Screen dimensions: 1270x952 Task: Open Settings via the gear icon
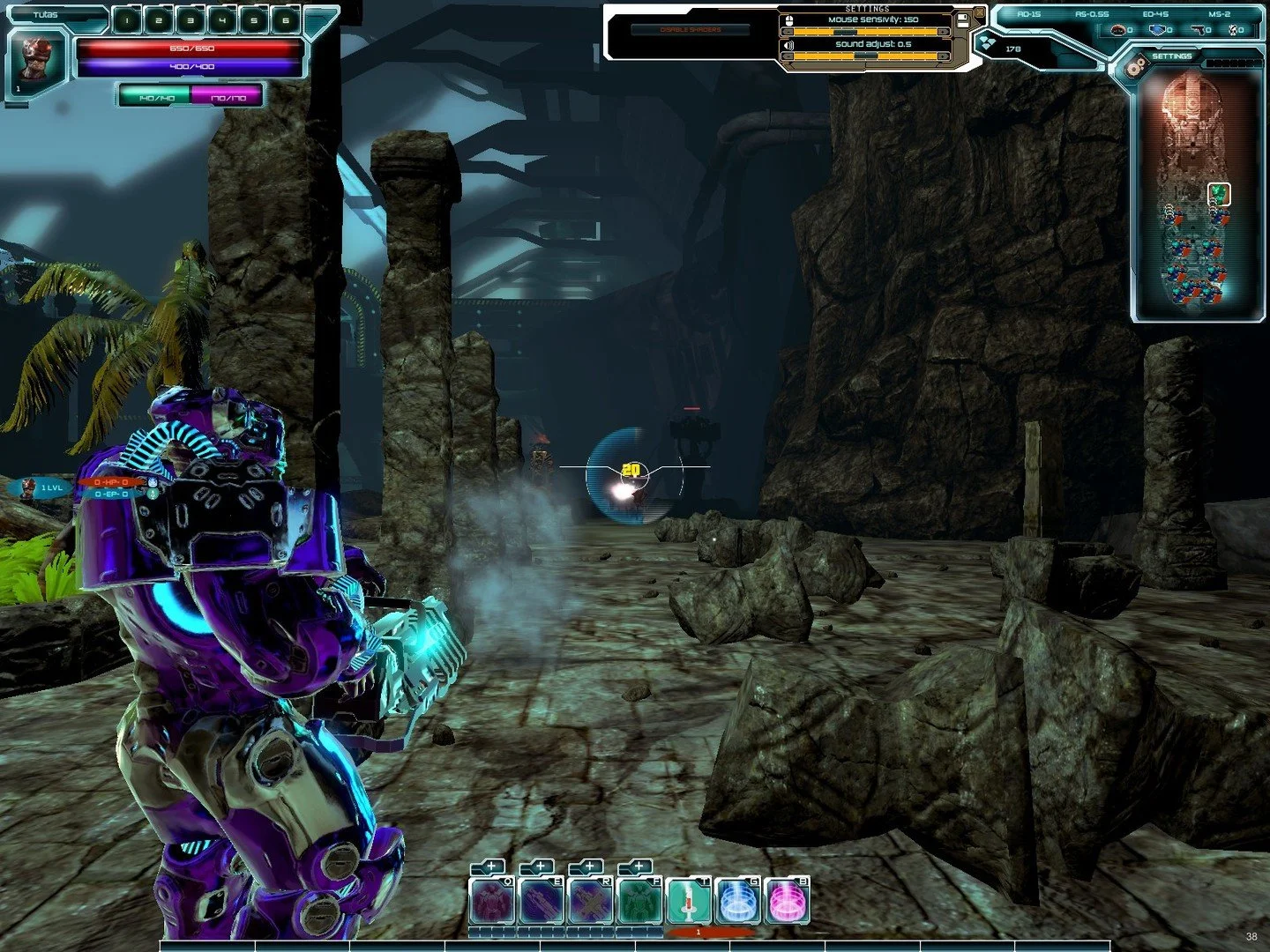pos(1136,63)
